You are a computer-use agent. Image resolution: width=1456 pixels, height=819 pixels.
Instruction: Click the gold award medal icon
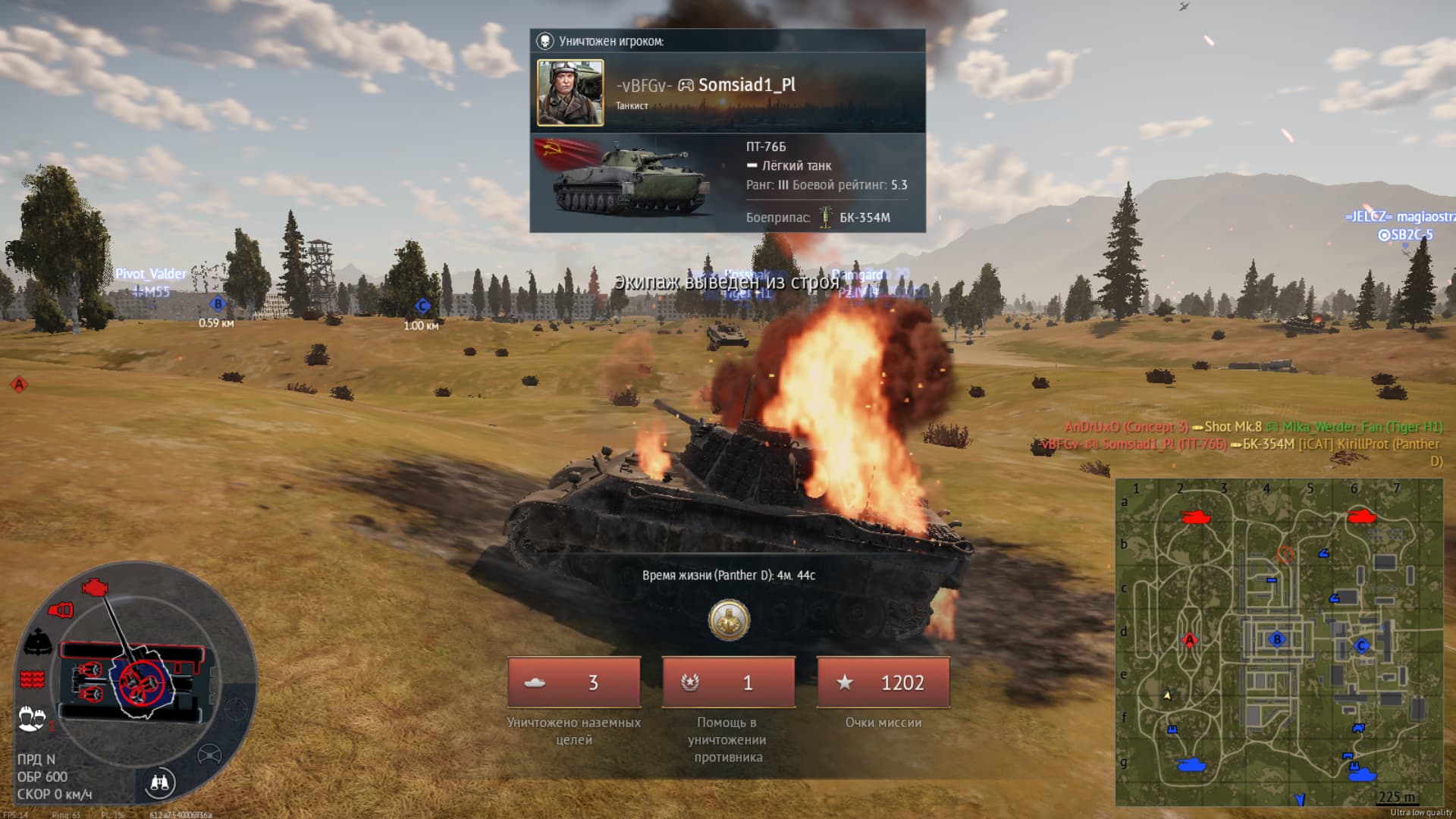pos(729,620)
